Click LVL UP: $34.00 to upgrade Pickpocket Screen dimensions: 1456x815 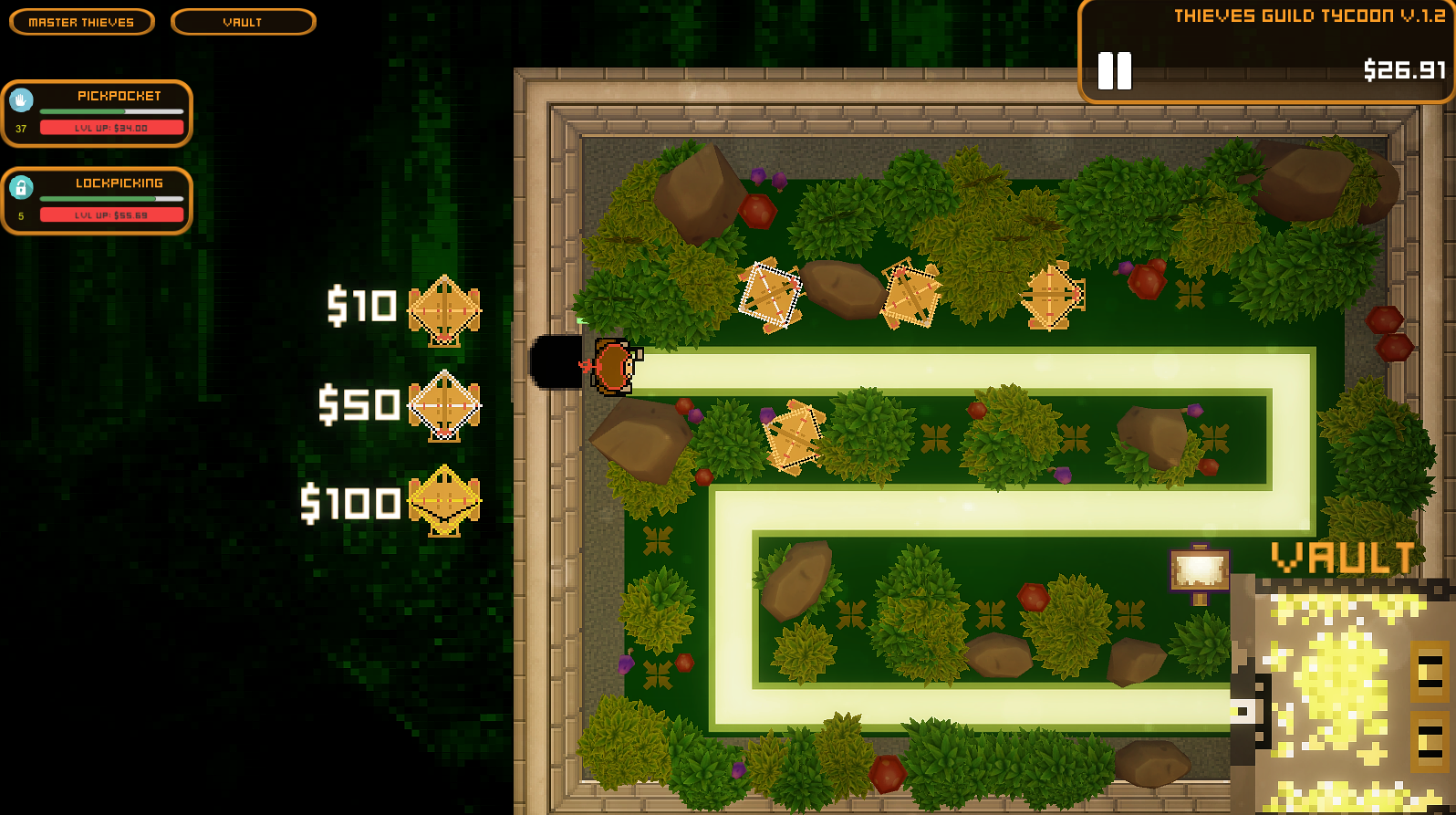pyautogui.click(x=111, y=128)
